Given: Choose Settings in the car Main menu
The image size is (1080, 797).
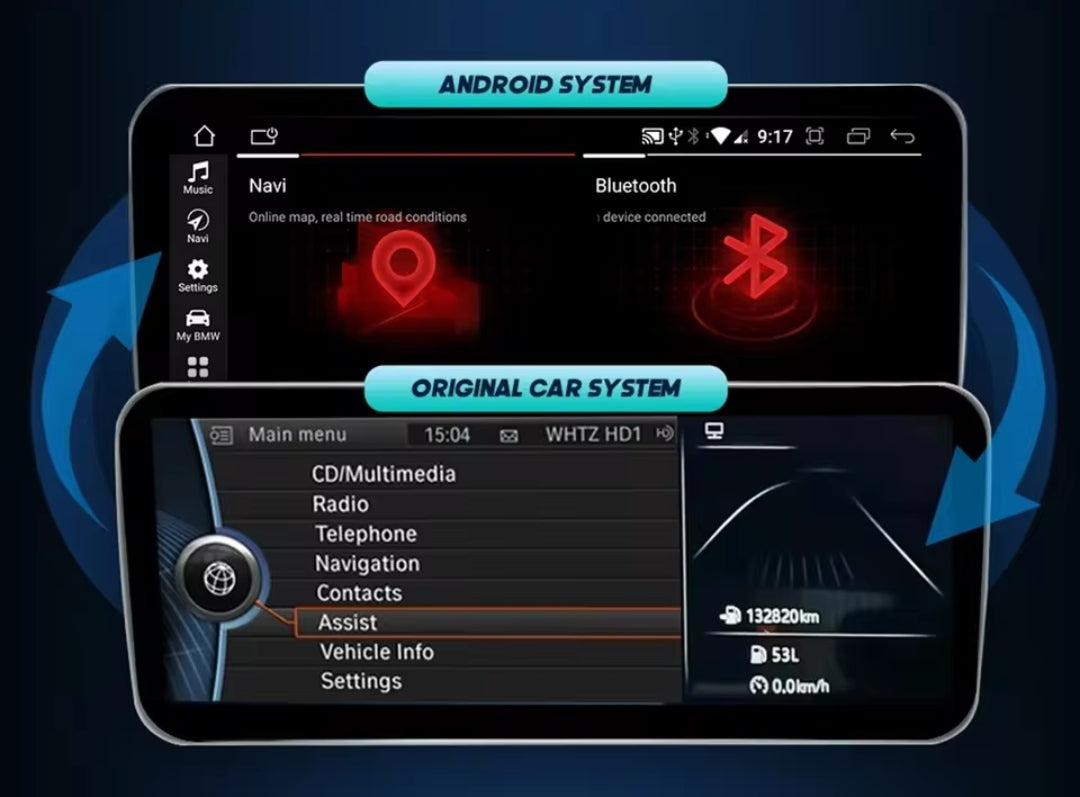Looking at the screenshot, I should (x=361, y=681).
